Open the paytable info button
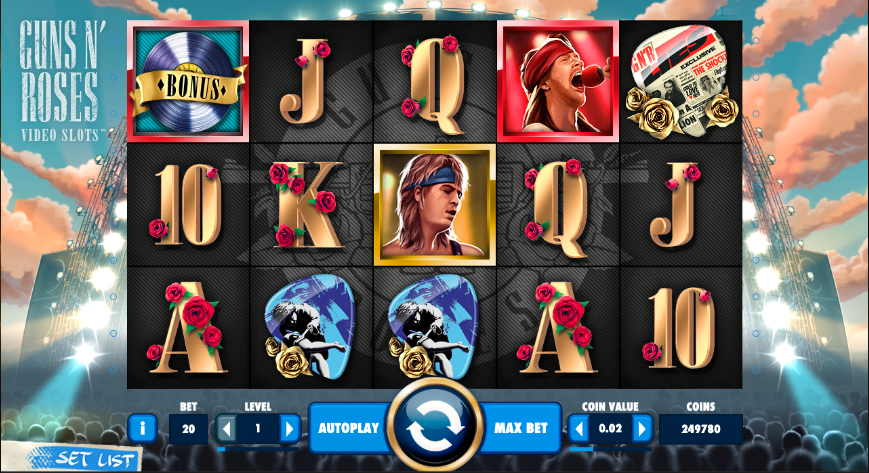The height and width of the screenshot is (473, 869). point(142,429)
